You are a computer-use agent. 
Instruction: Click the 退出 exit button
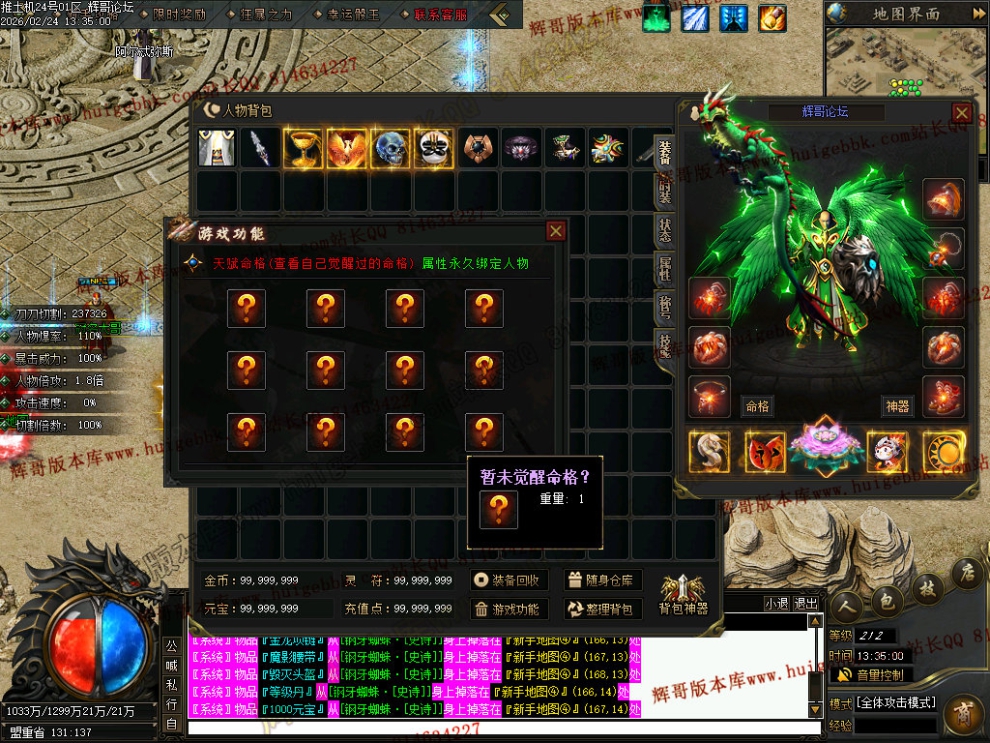806,603
